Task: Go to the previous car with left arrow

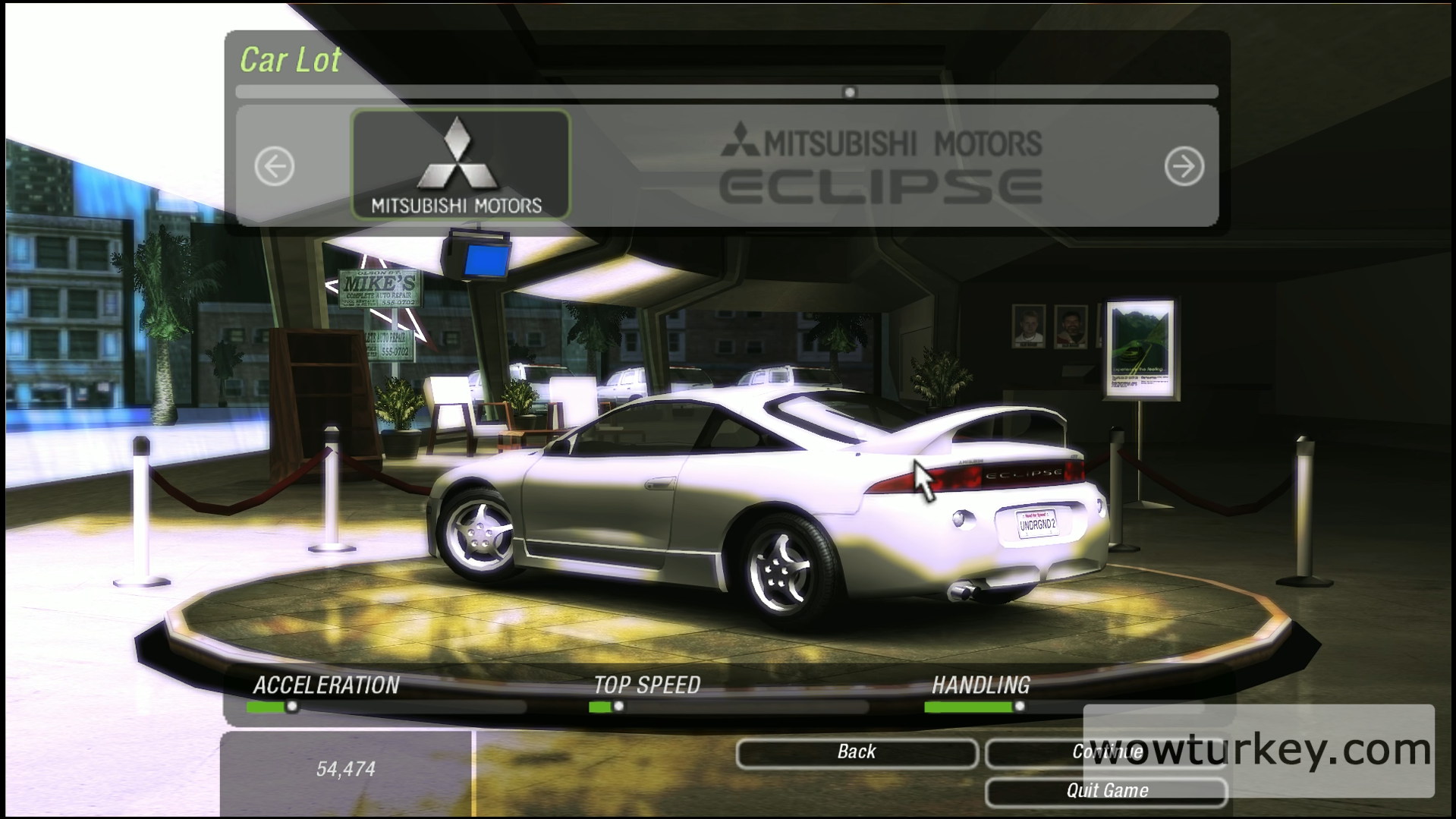Action: pyautogui.click(x=274, y=166)
